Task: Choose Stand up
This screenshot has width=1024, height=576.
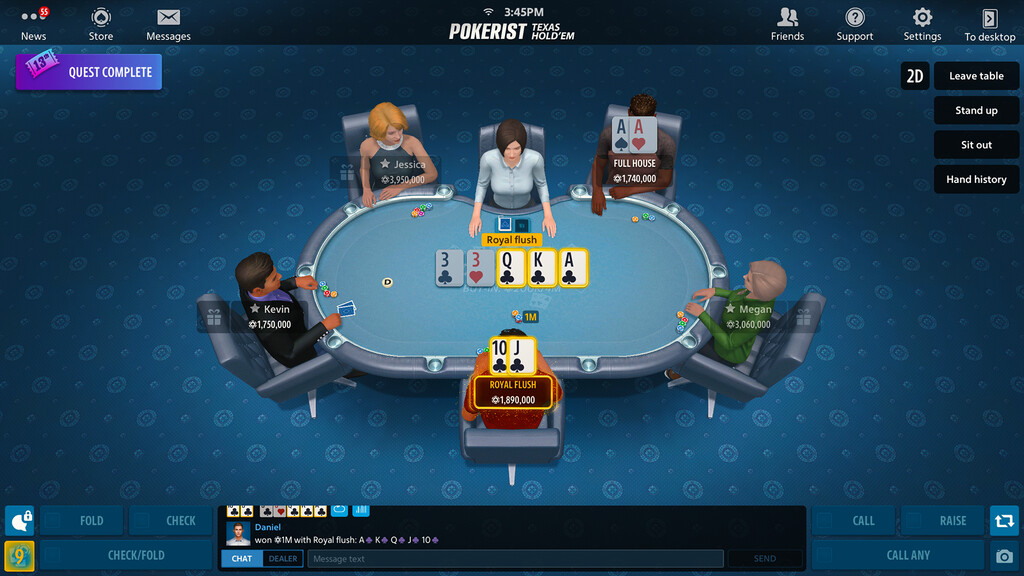Action: point(977,111)
